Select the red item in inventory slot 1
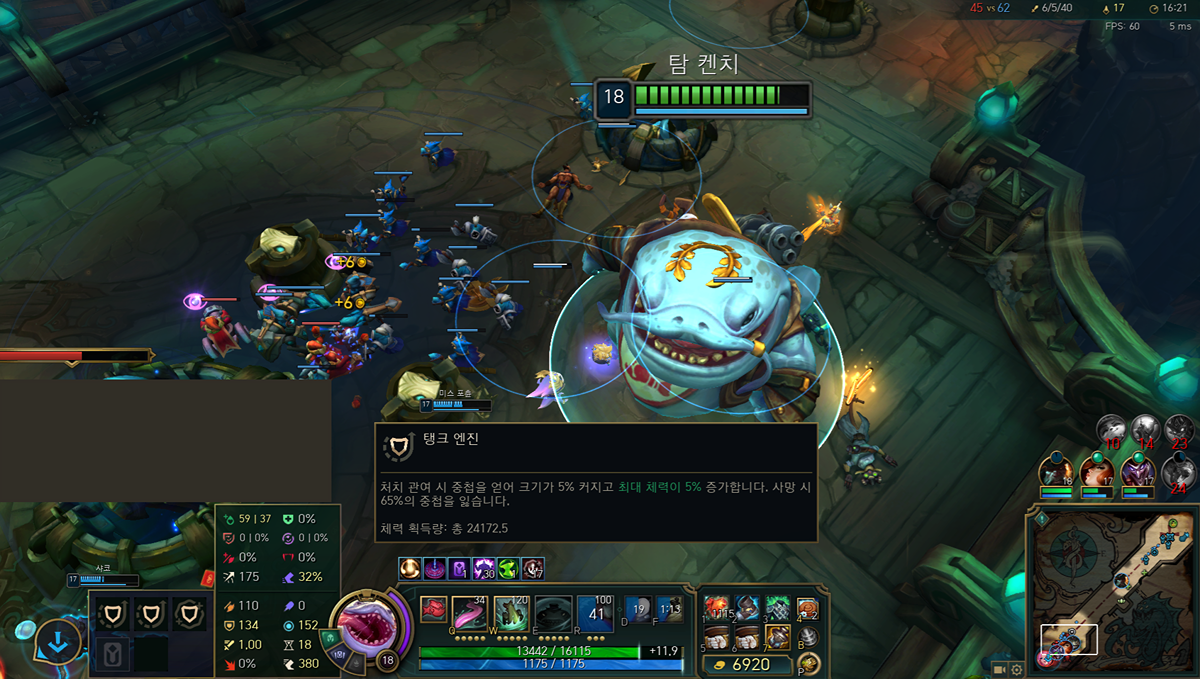The width and height of the screenshot is (1200, 679). (x=715, y=607)
